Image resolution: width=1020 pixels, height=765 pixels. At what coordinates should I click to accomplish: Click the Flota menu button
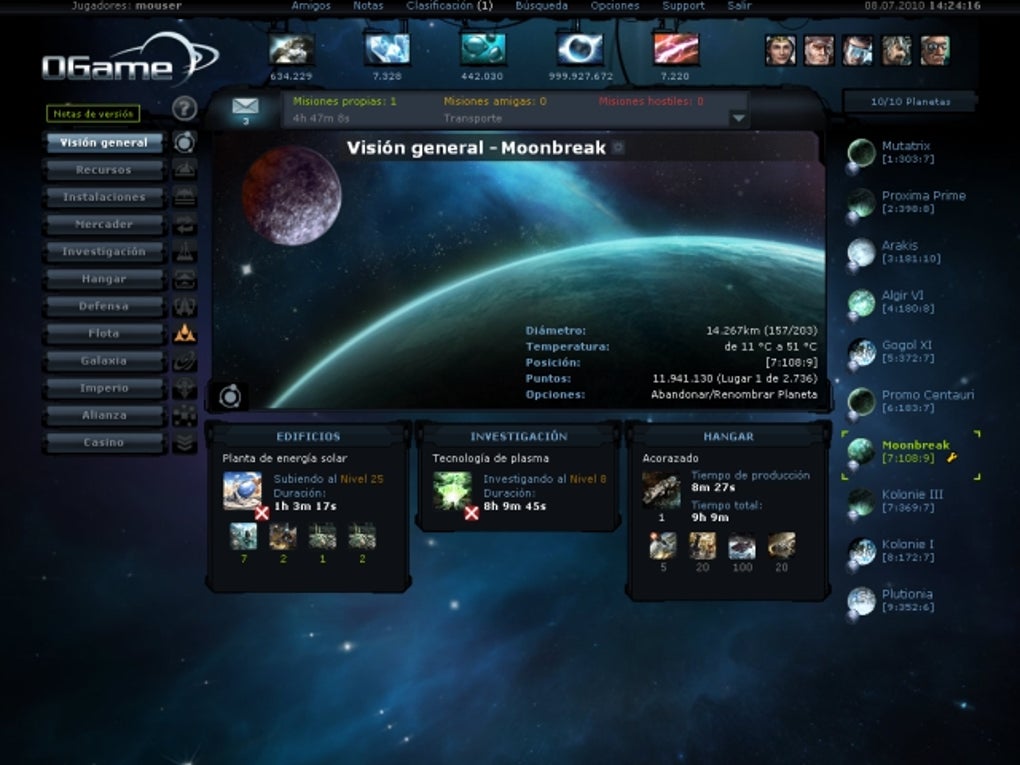pos(104,333)
